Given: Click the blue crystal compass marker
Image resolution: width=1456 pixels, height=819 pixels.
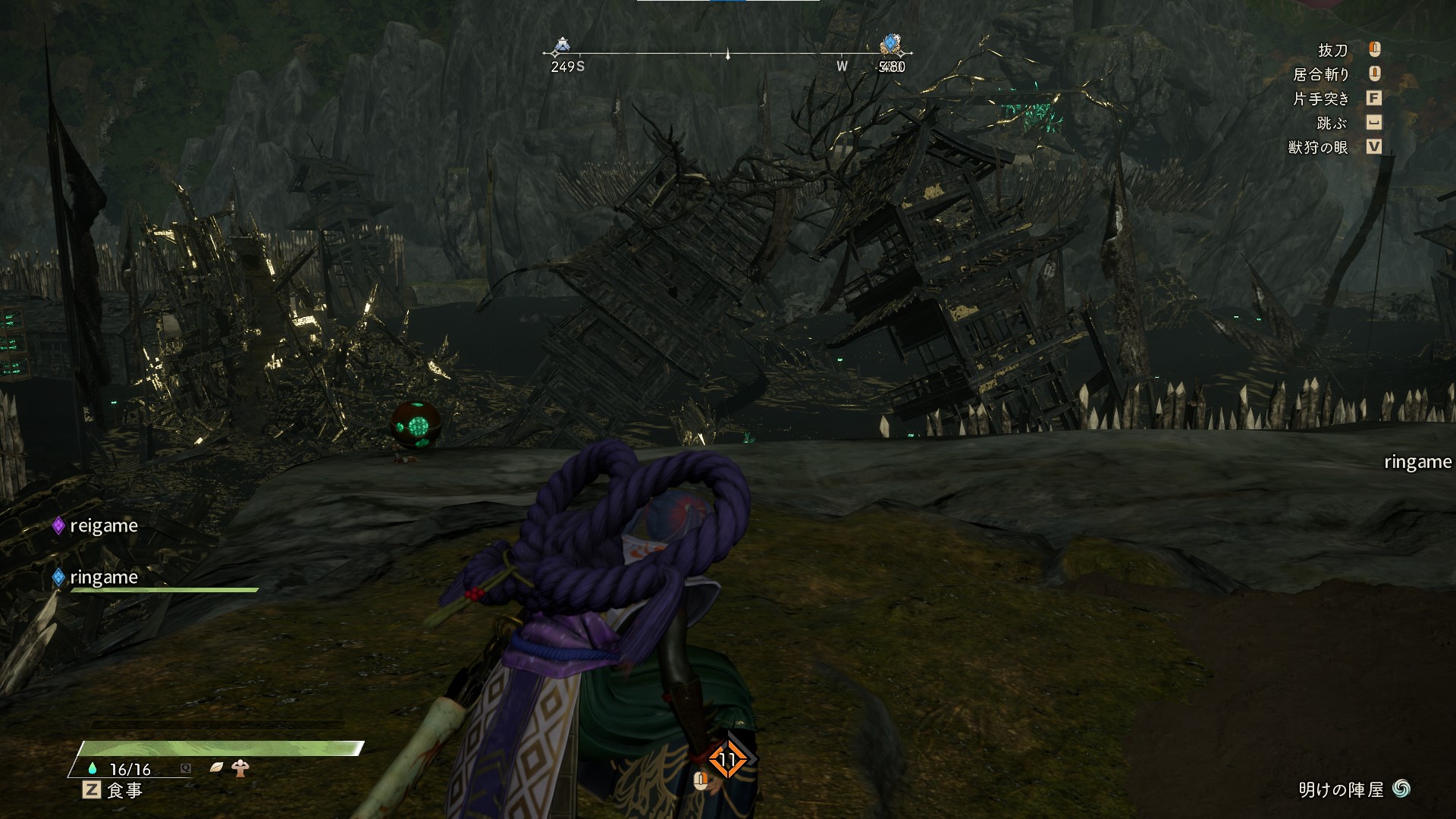Looking at the screenshot, I should 891,45.
